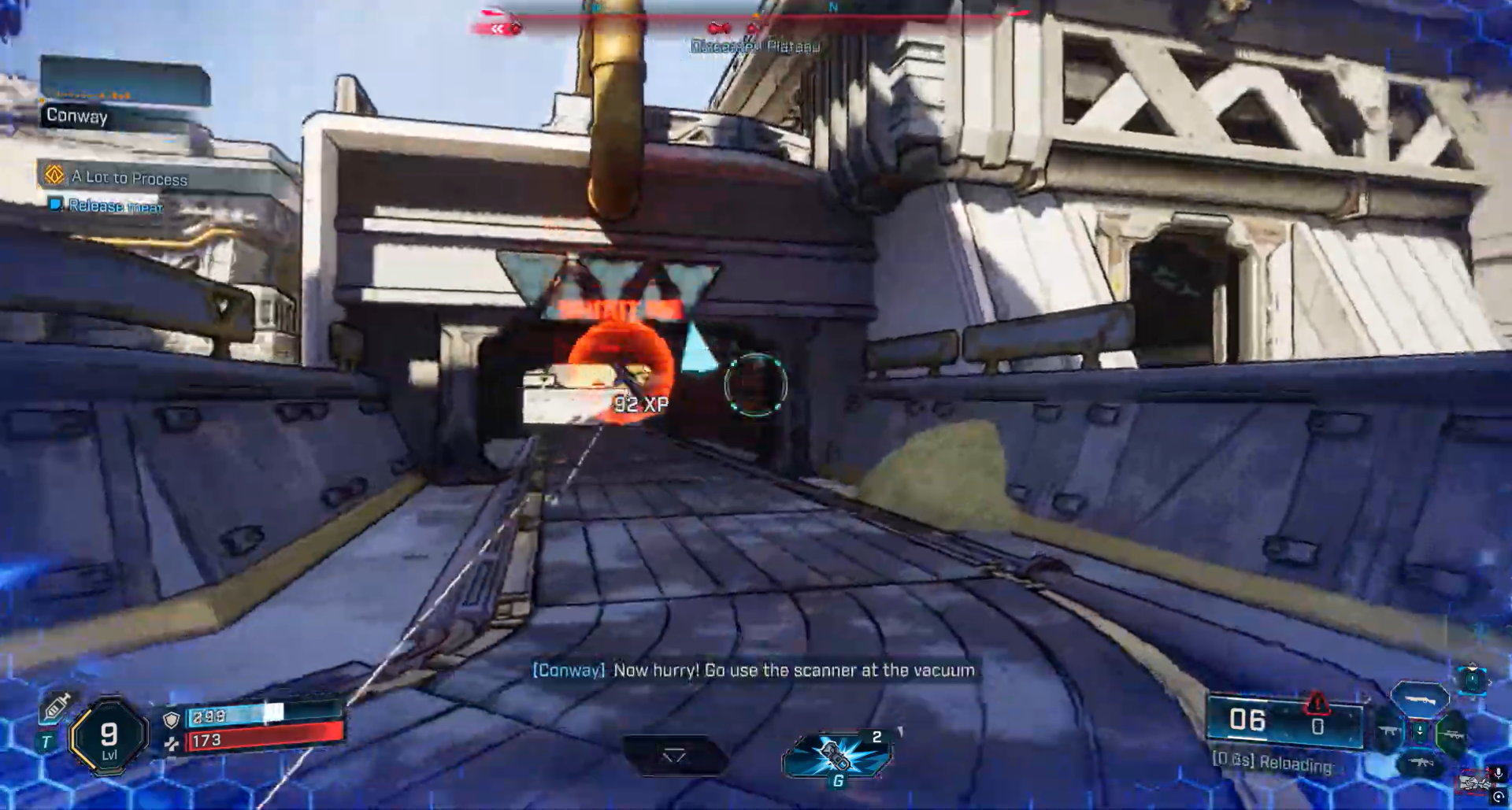Toggle the microphone overlay icon
This screenshot has height=810, width=1512.
pyautogui.click(x=1497, y=774)
